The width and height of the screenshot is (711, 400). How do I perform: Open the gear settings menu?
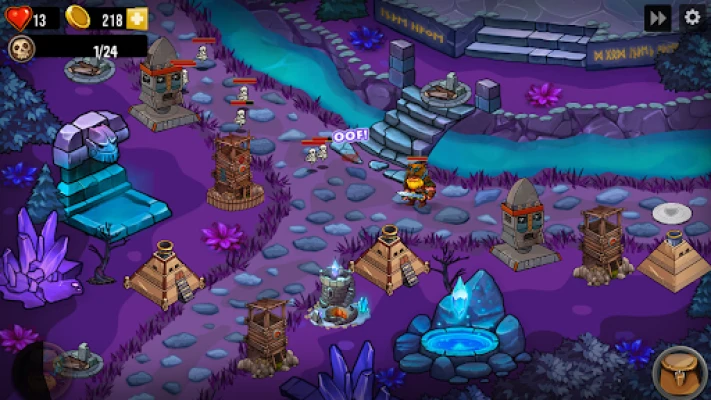coord(691,17)
